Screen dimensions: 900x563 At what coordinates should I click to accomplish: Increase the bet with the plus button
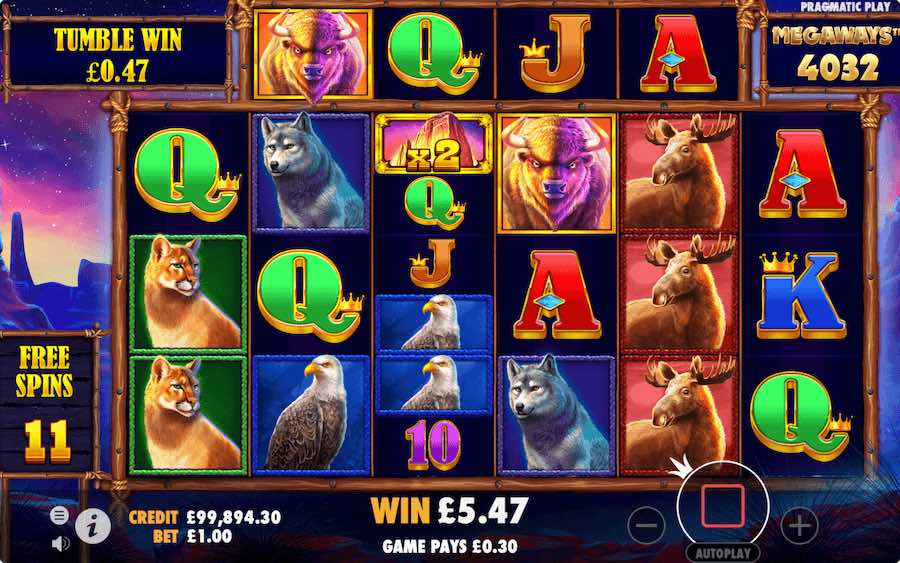click(x=798, y=523)
